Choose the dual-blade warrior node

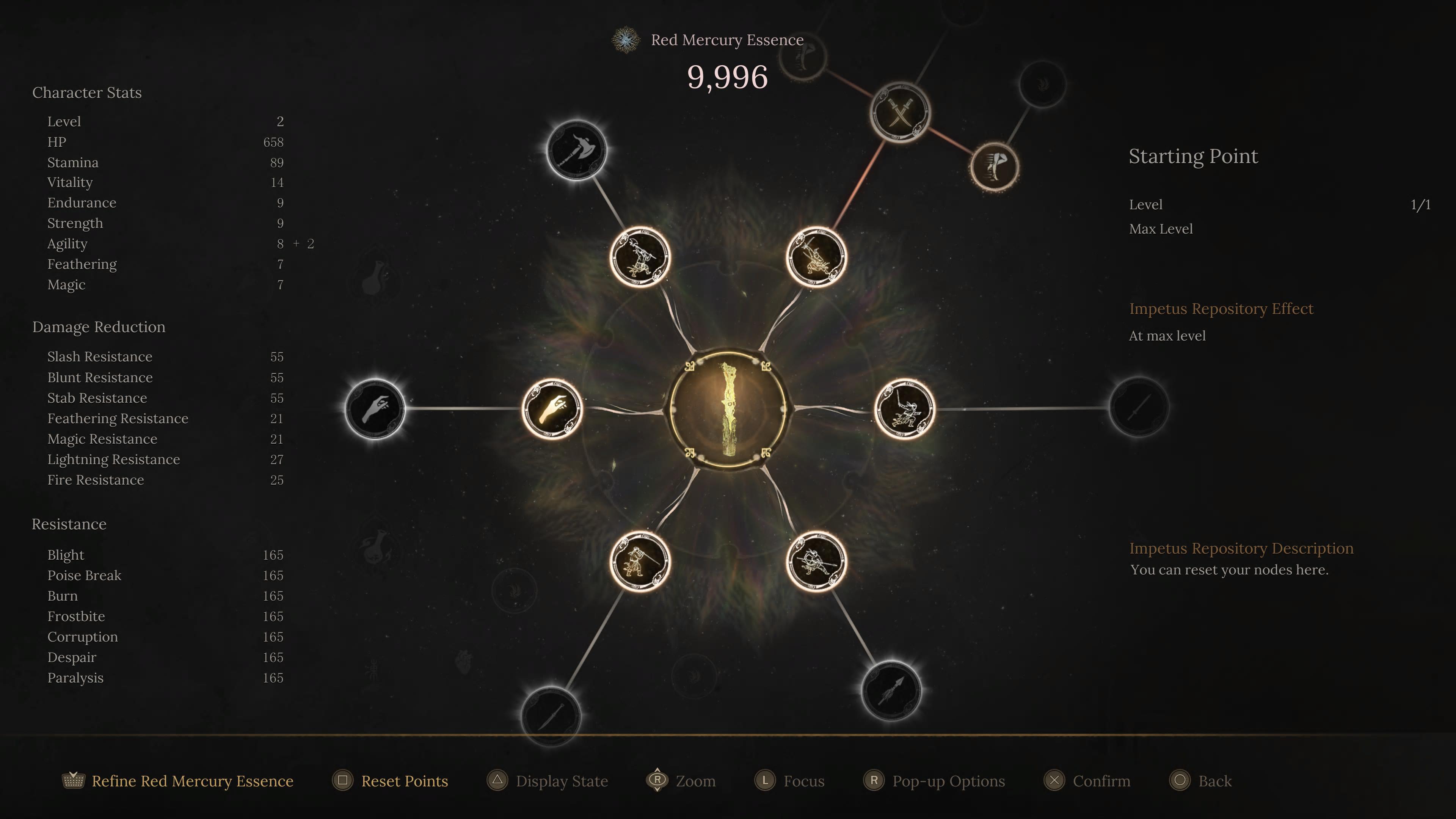point(816,257)
